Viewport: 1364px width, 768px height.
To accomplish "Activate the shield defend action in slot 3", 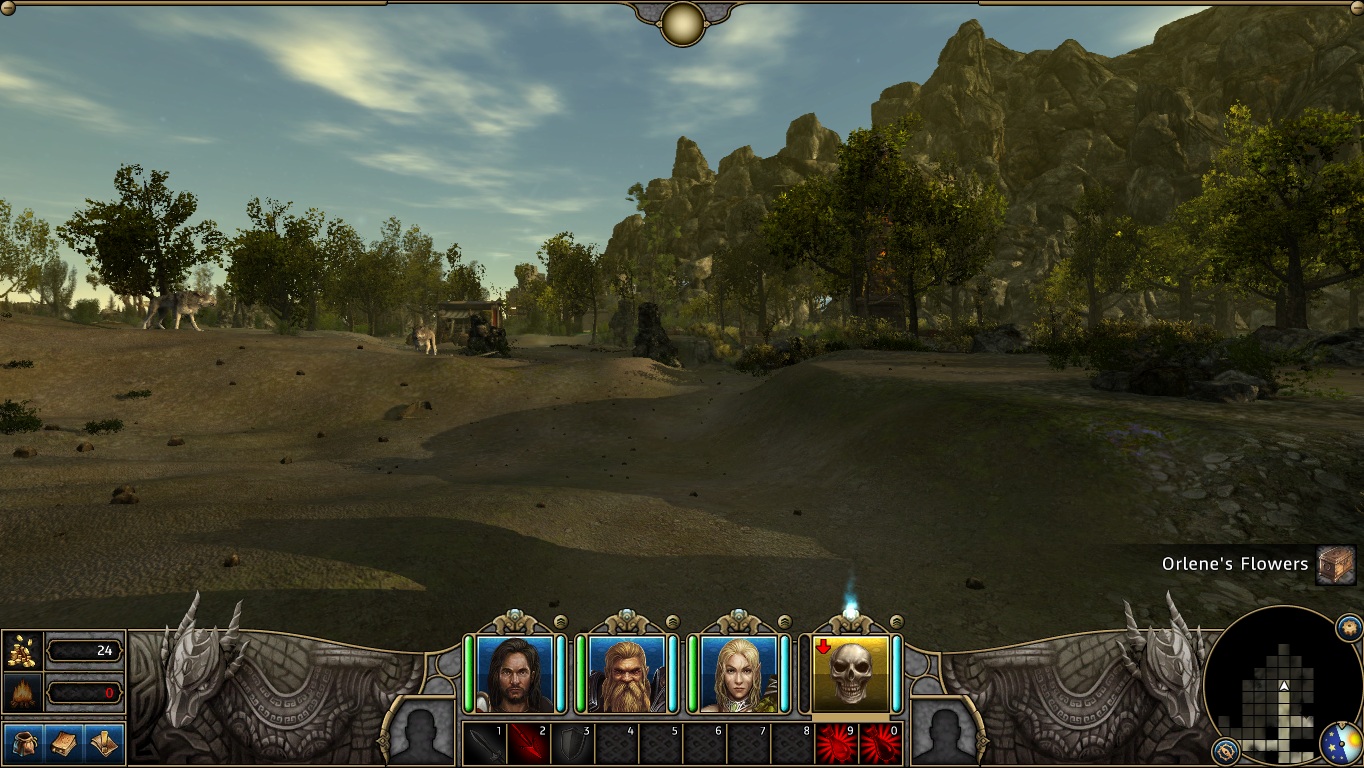I will click(x=572, y=744).
